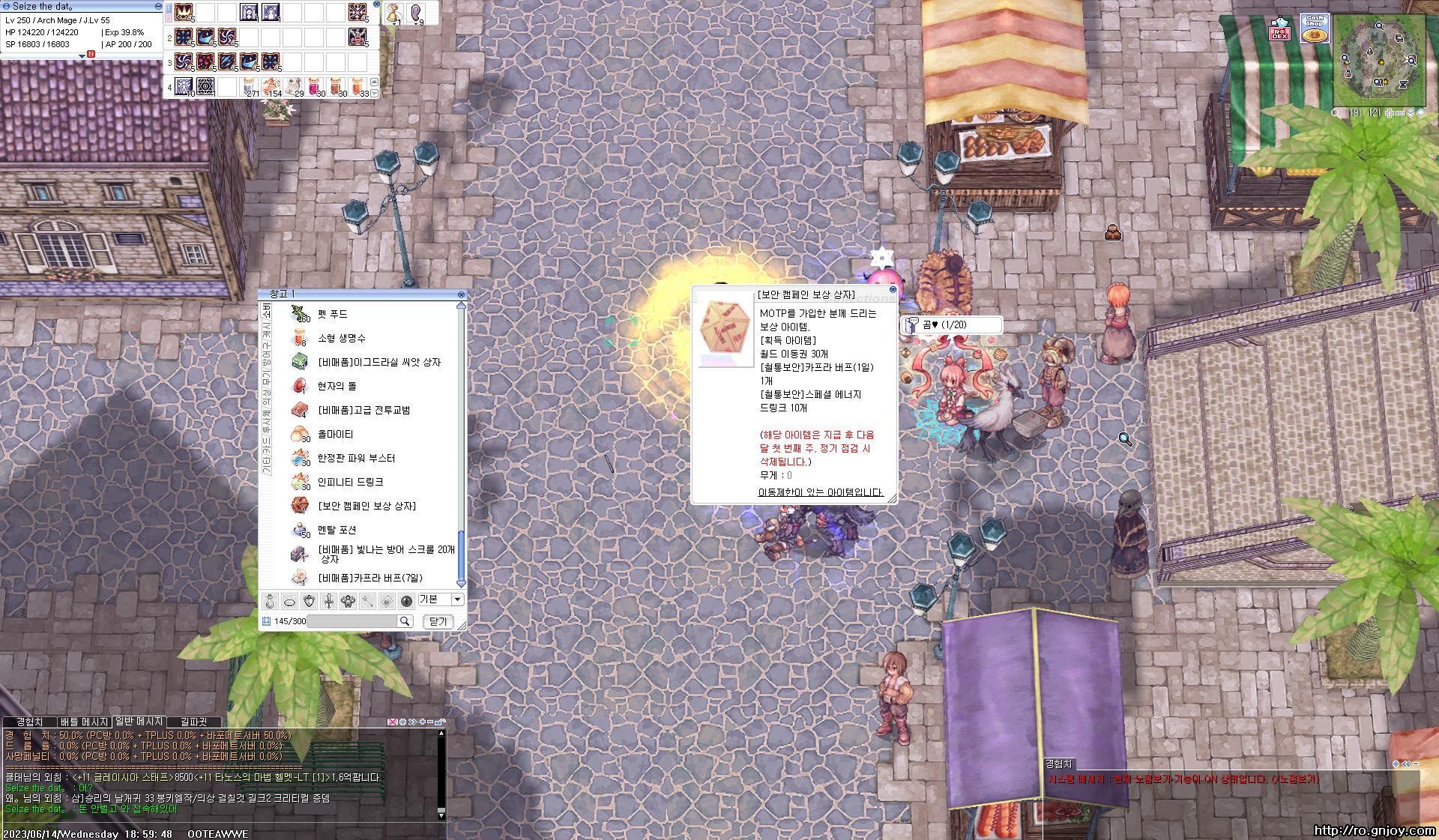
Task: Open the Cash Shop
Action: pyautogui.click(x=1315, y=28)
